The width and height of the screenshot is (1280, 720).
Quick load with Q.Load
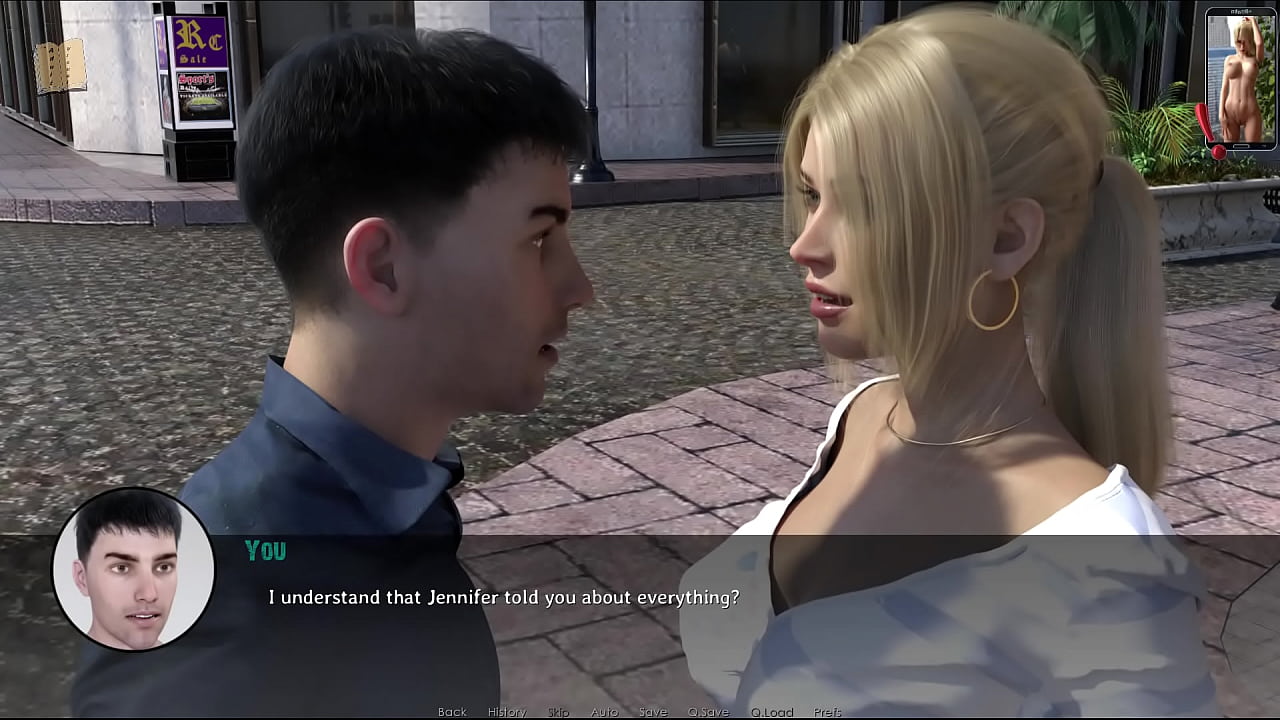click(x=771, y=712)
